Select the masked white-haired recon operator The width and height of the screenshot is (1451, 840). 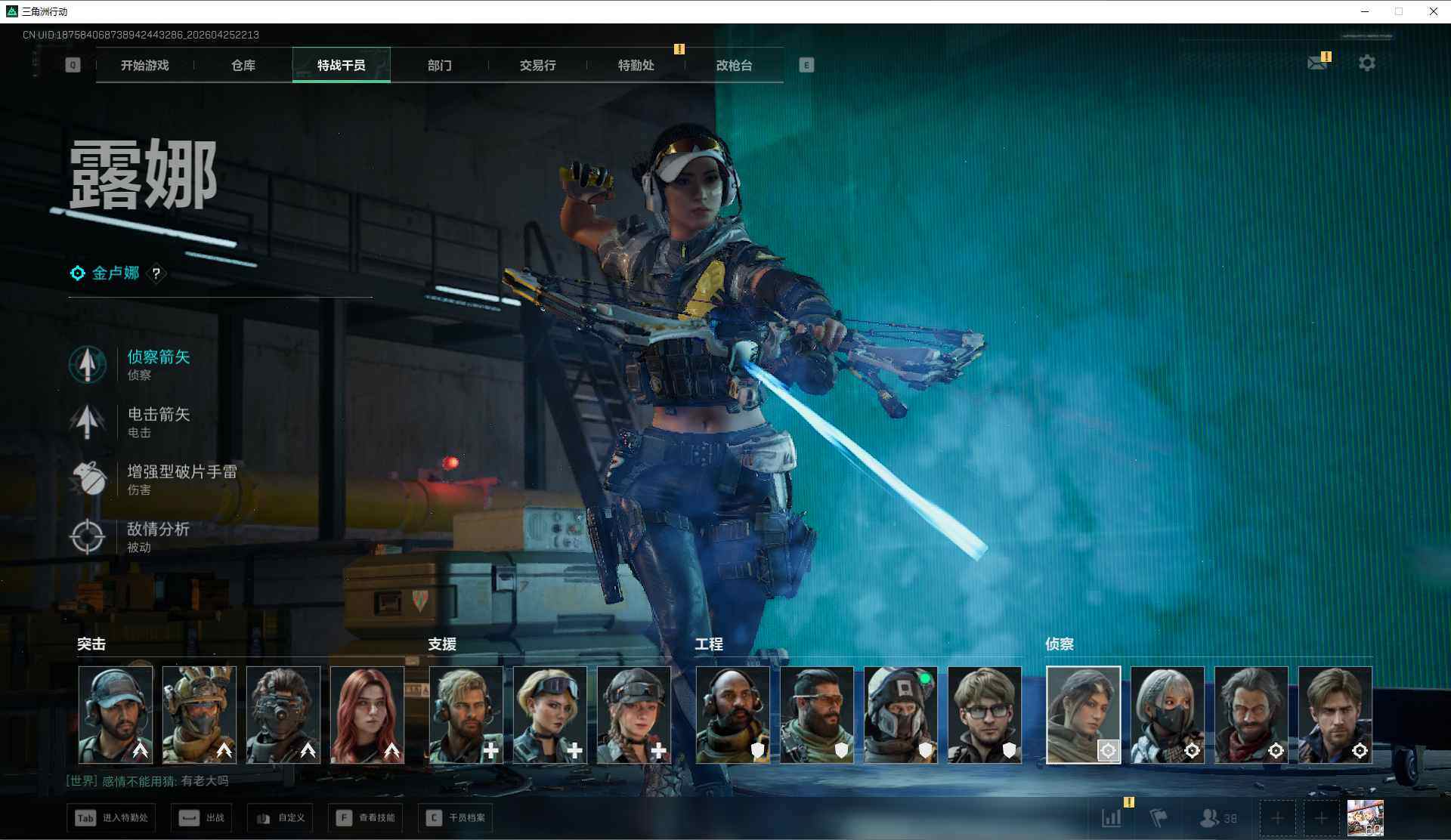[1168, 714]
